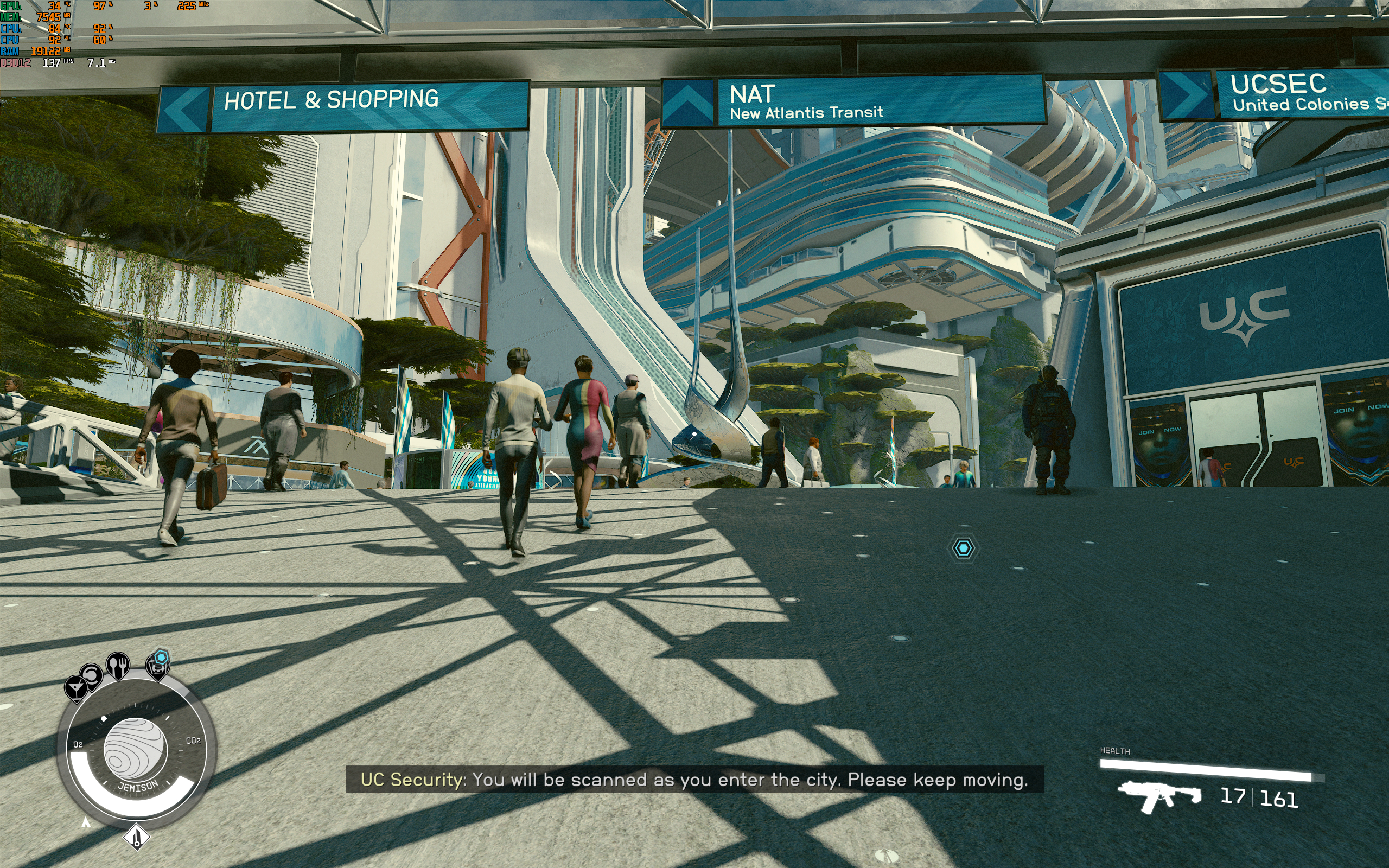Click the equipped submachine gun icon
The width and height of the screenshot is (1389, 868).
point(1158,796)
